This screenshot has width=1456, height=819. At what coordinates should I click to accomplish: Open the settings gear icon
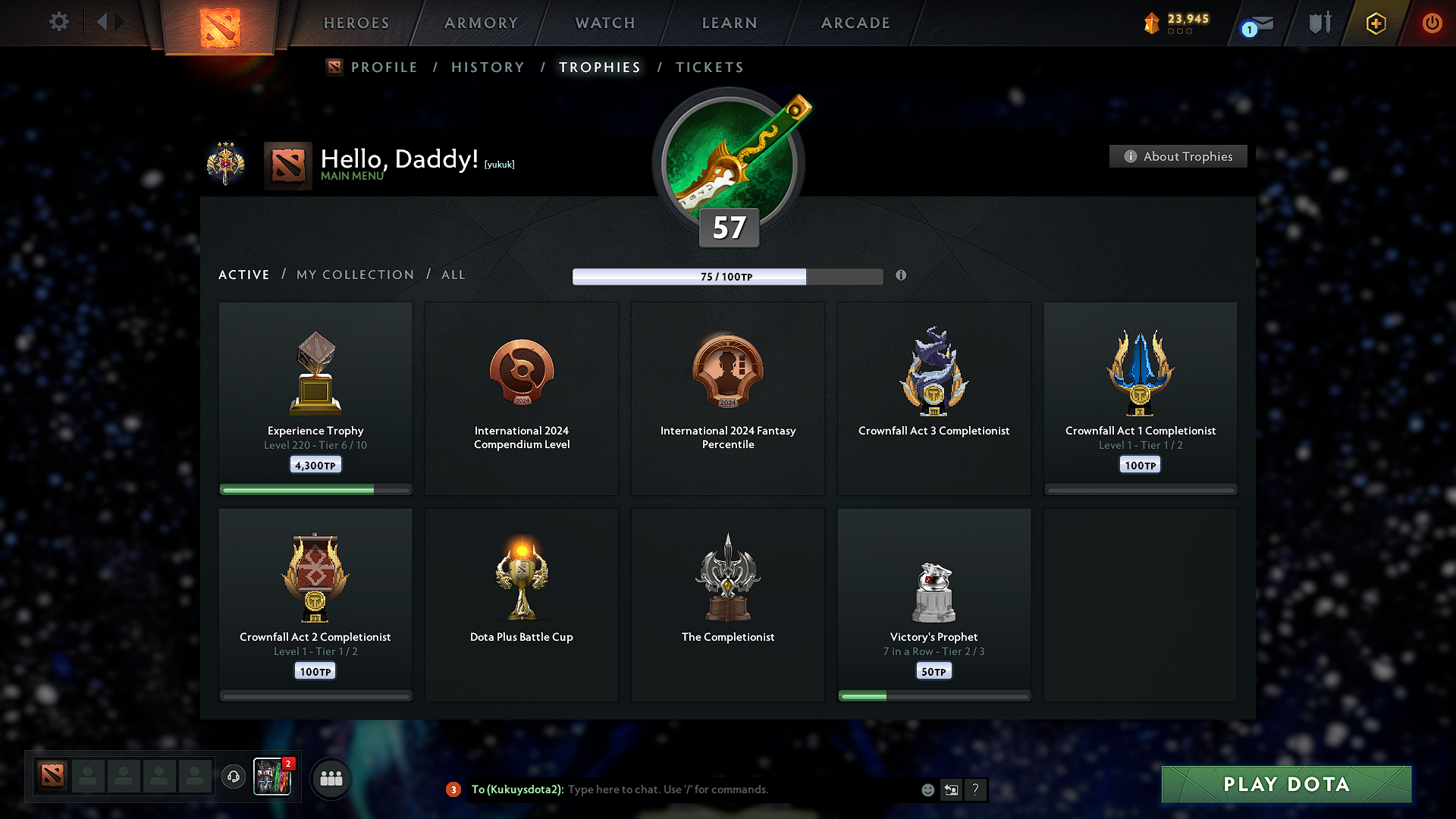pyautogui.click(x=58, y=22)
